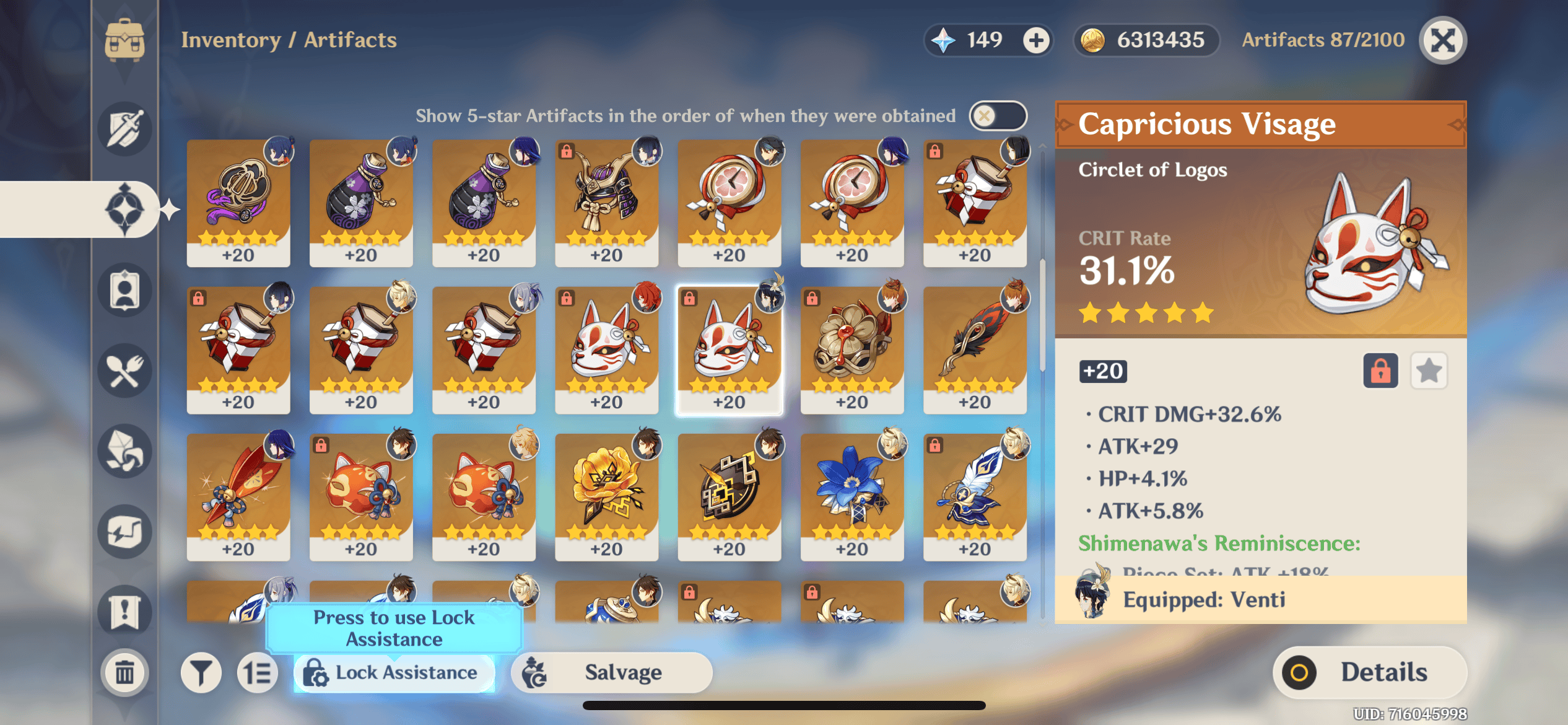
Task: Toggle the 5-star obtained order switch
Action: pyautogui.click(x=997, y=115)
